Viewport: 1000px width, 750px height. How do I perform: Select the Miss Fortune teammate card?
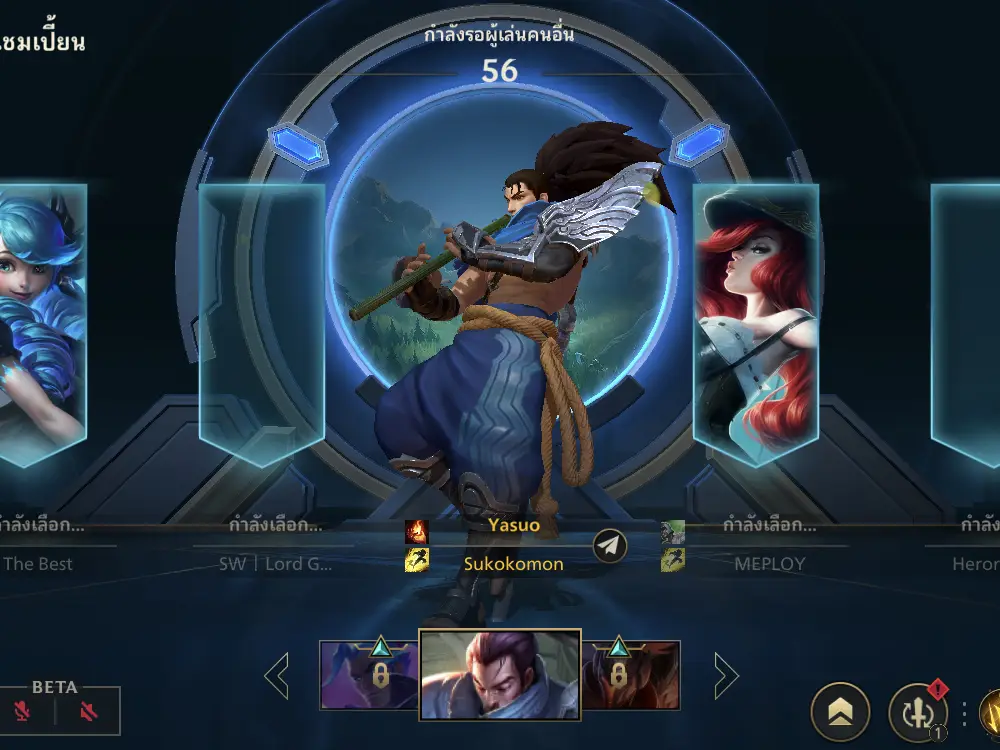point(755,325)
